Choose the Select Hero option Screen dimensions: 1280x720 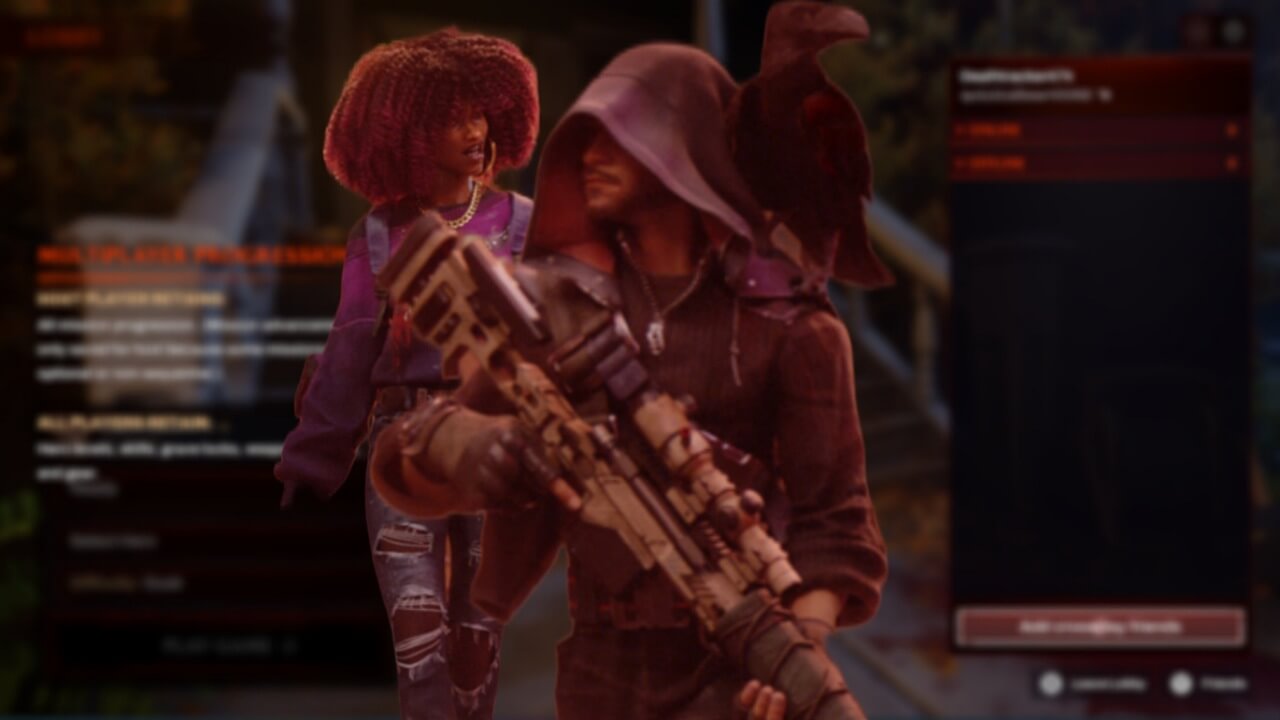[x=115, y=541]
